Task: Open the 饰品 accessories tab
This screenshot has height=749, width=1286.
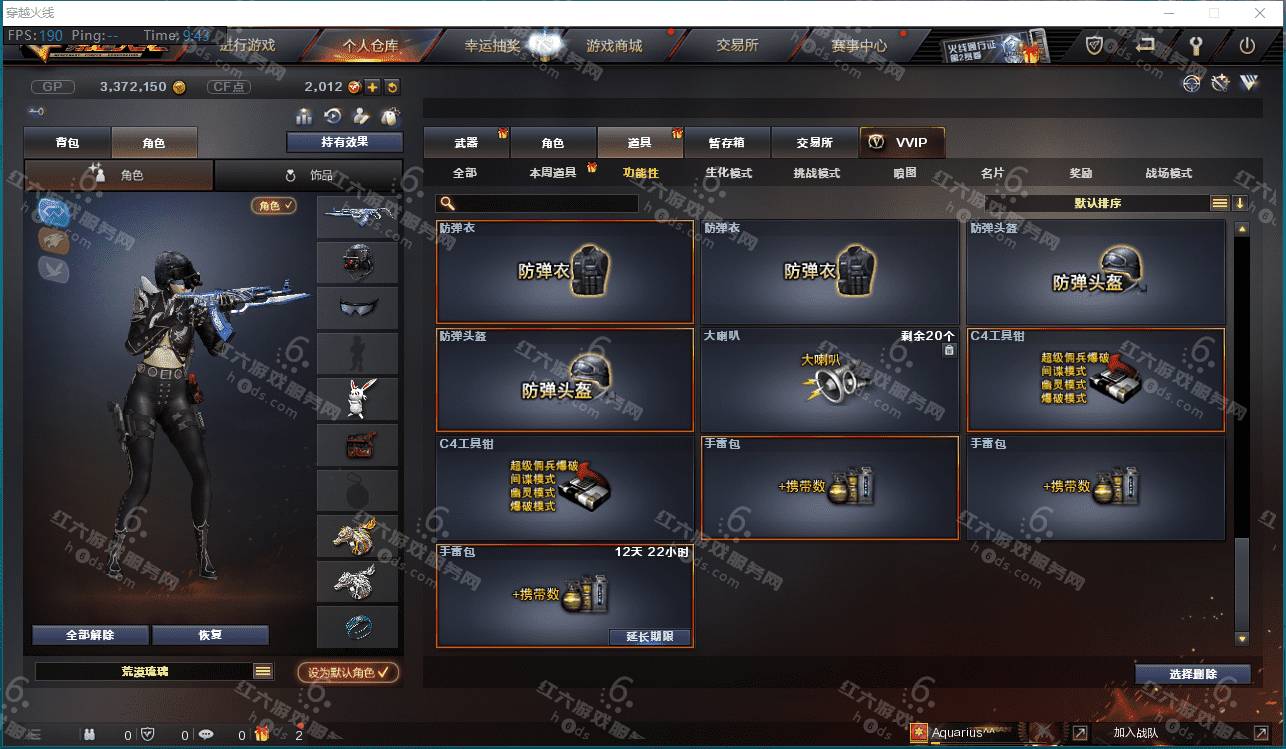Action: click(309, 176)
